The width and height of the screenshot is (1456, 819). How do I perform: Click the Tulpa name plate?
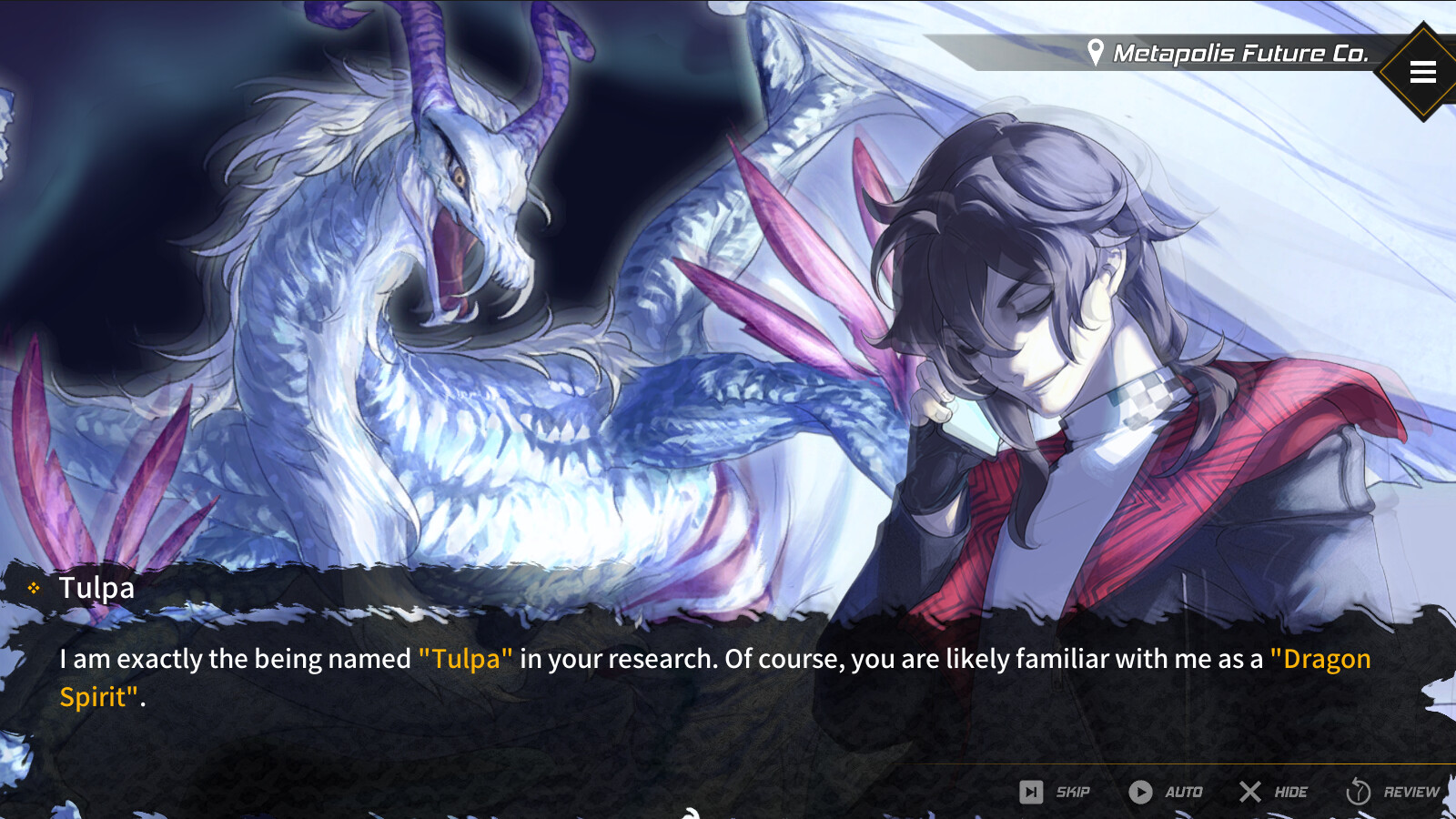[x=96, y=587]
